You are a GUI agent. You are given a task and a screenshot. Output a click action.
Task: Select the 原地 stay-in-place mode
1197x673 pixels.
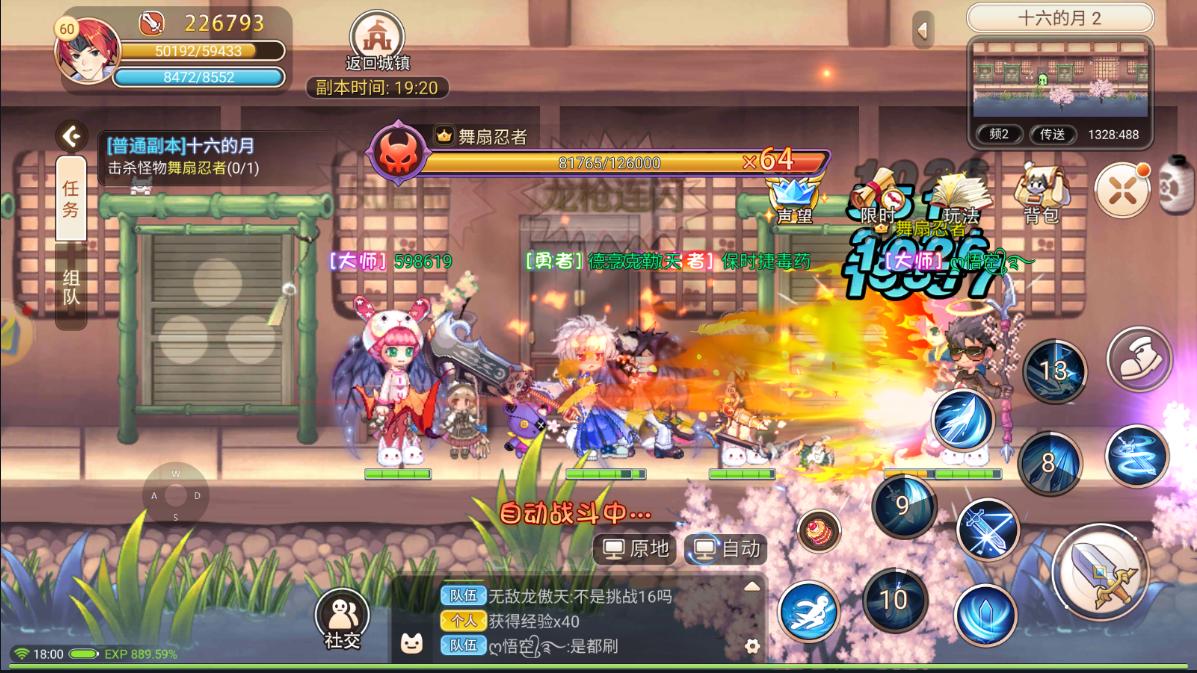tap(637, 548)
